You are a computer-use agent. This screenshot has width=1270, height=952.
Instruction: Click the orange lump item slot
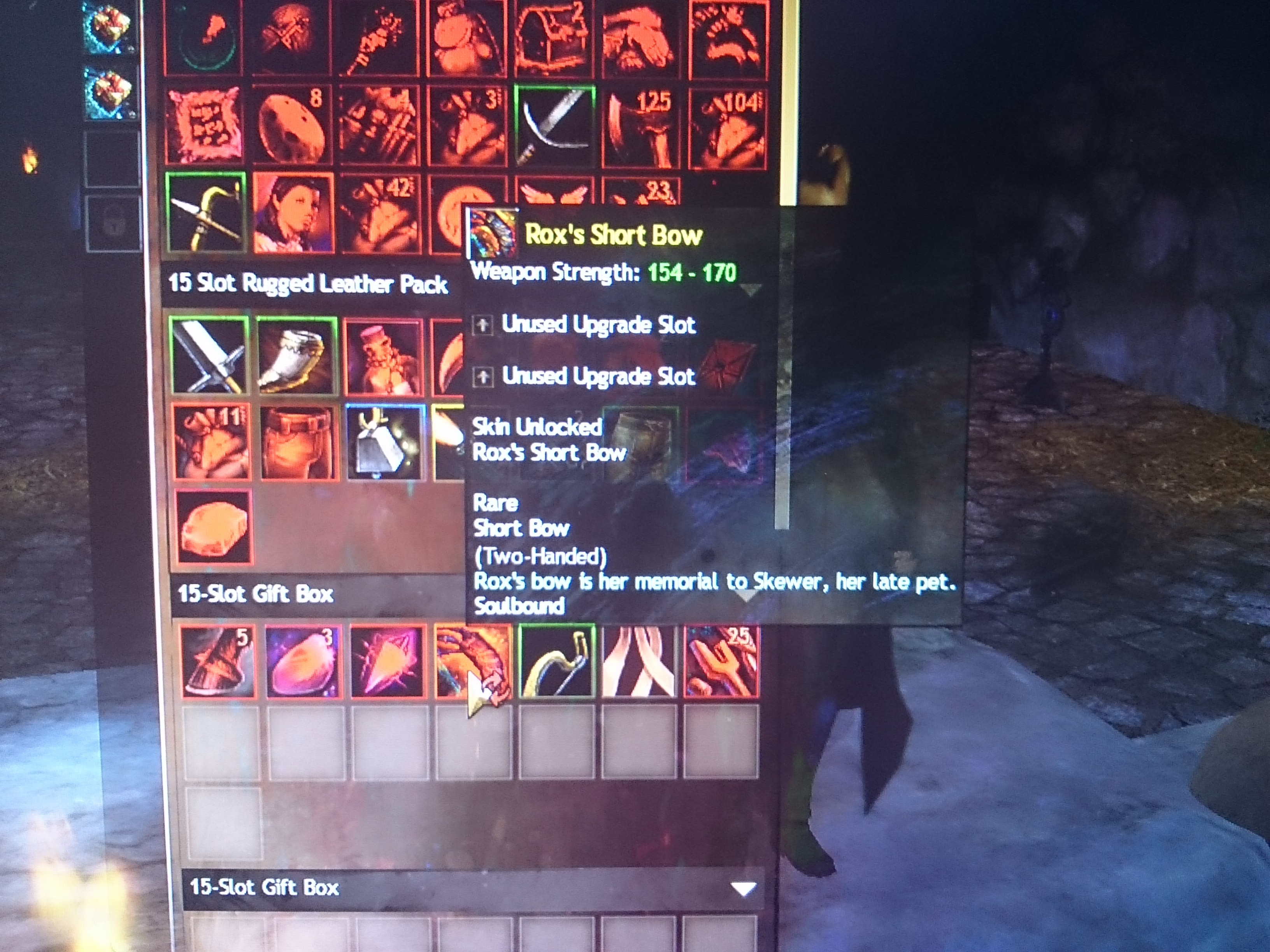214,527
